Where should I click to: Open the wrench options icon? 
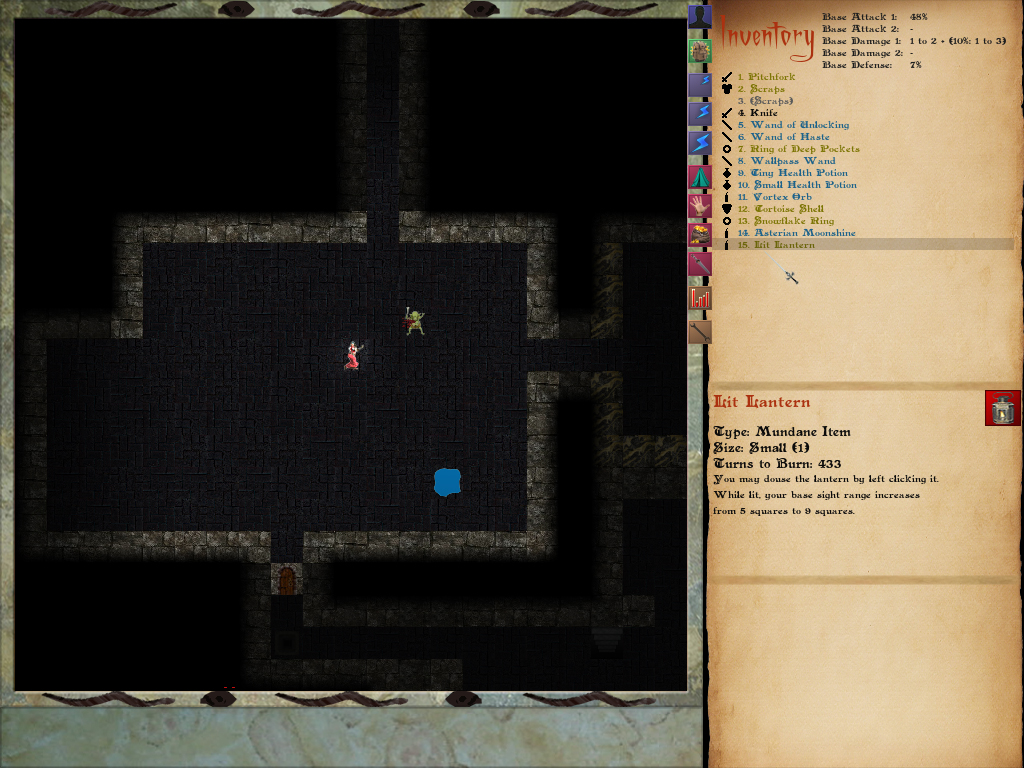coord(700,331)
